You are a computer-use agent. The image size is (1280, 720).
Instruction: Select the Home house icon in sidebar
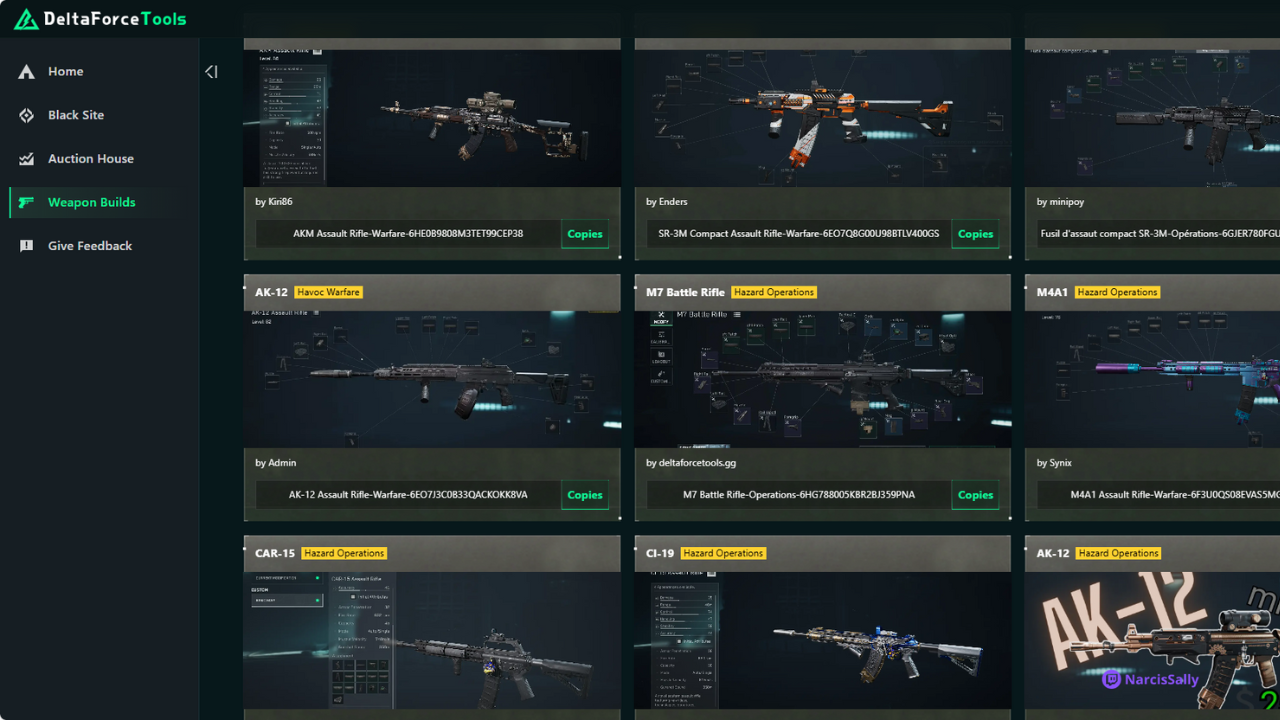(x=25, y=71)
